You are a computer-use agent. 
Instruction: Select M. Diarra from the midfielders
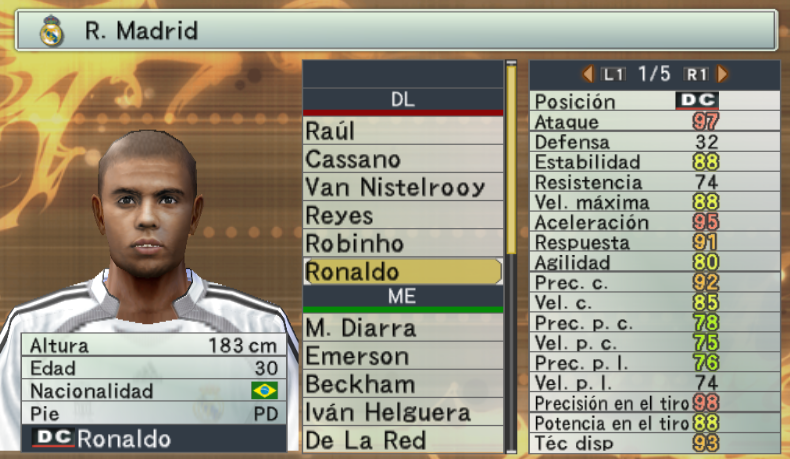(x=402, y=328)
